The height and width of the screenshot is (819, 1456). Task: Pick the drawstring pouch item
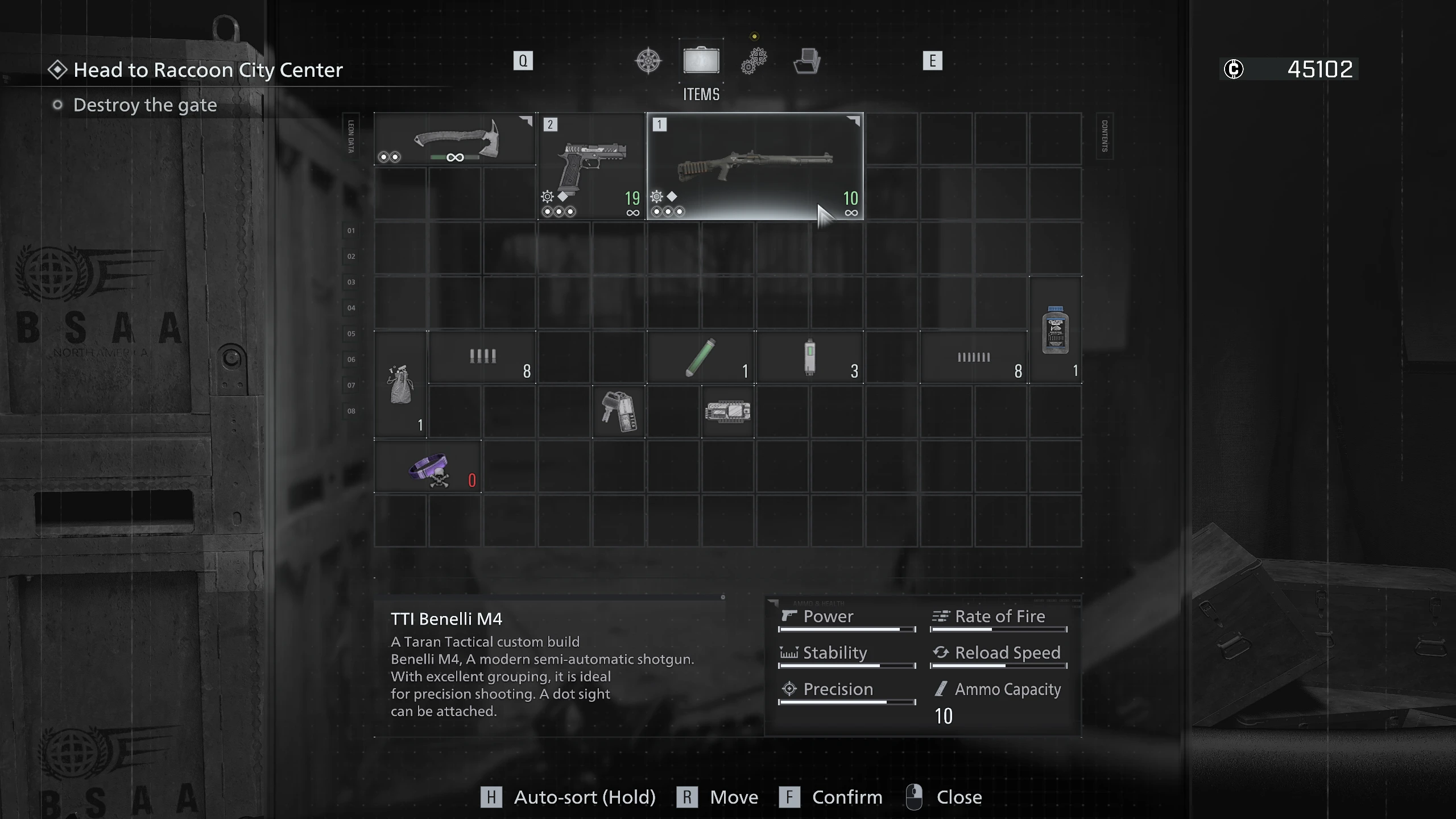[x=400, y=385]
